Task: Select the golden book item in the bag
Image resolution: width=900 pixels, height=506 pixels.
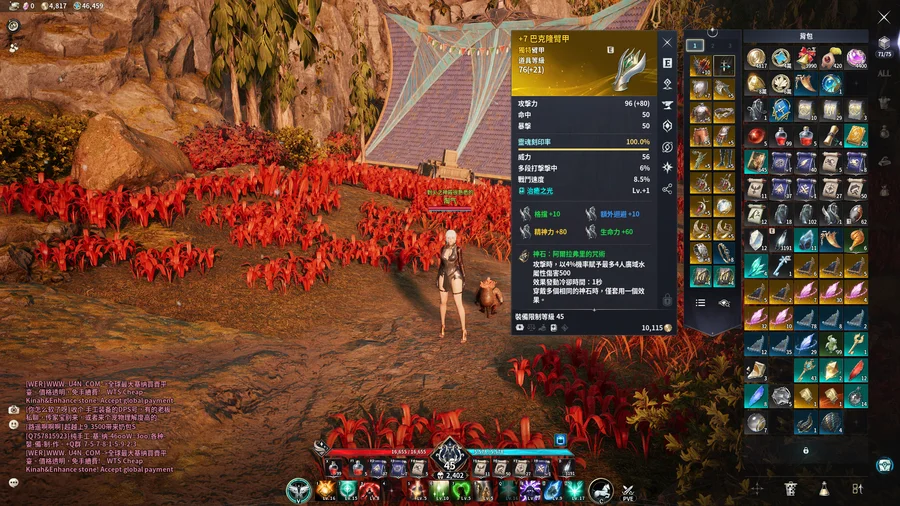Action: [x=856, y=135]
